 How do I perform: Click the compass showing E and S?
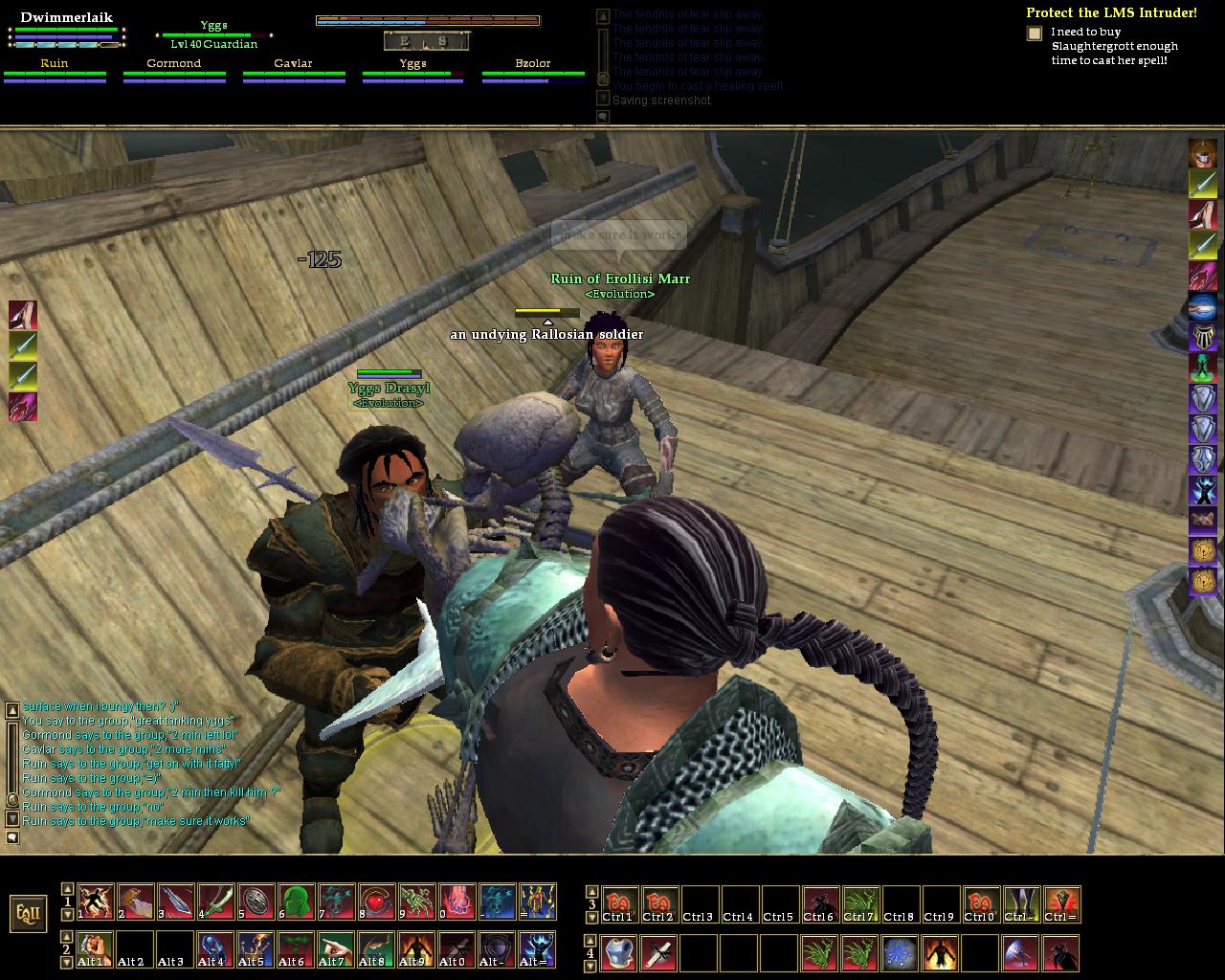point(427,41)
